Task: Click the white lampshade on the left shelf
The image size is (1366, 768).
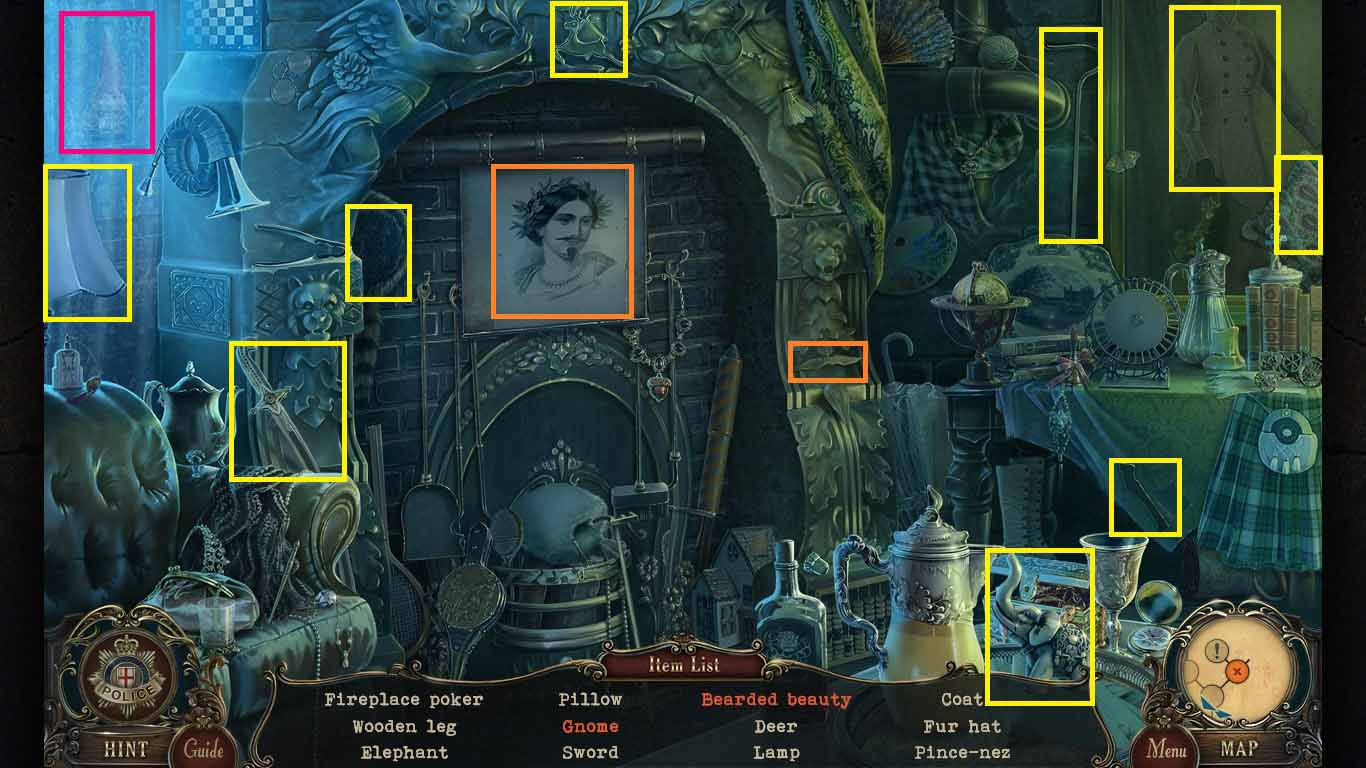Action: [85, 240]
